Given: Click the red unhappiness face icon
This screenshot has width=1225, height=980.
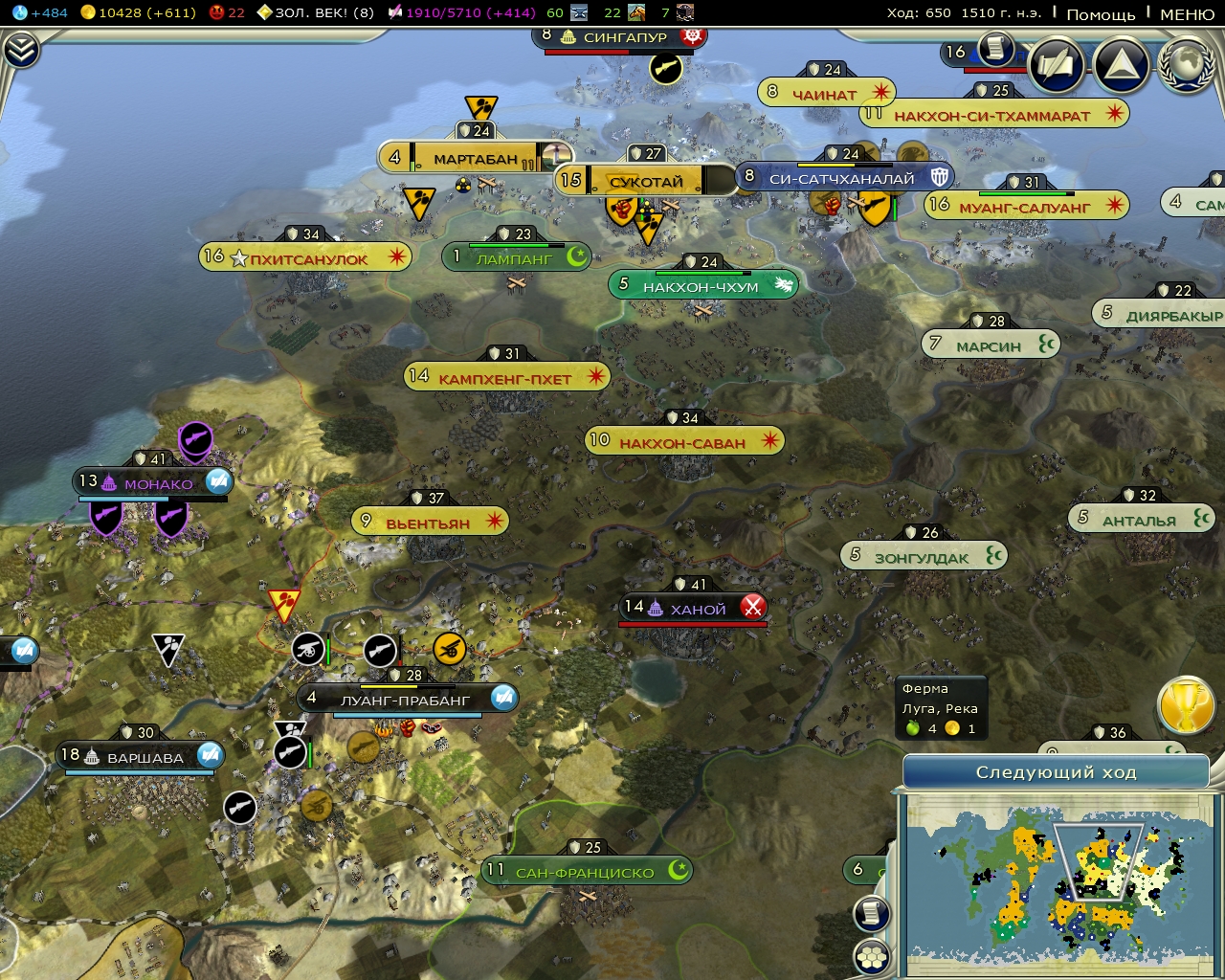Looking at the screenshot, I should [216, 13].
